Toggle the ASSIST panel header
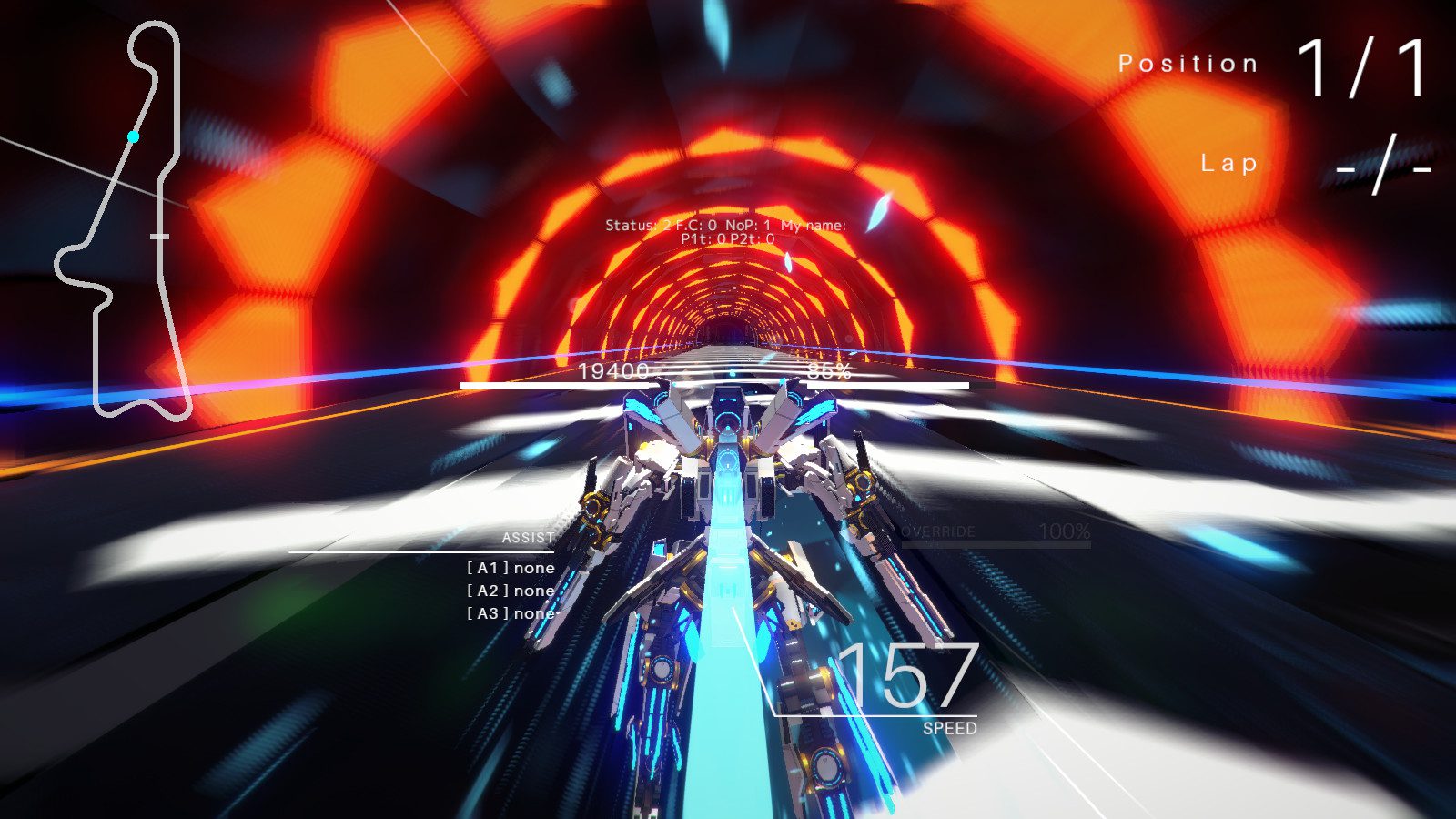 point(528,539)
